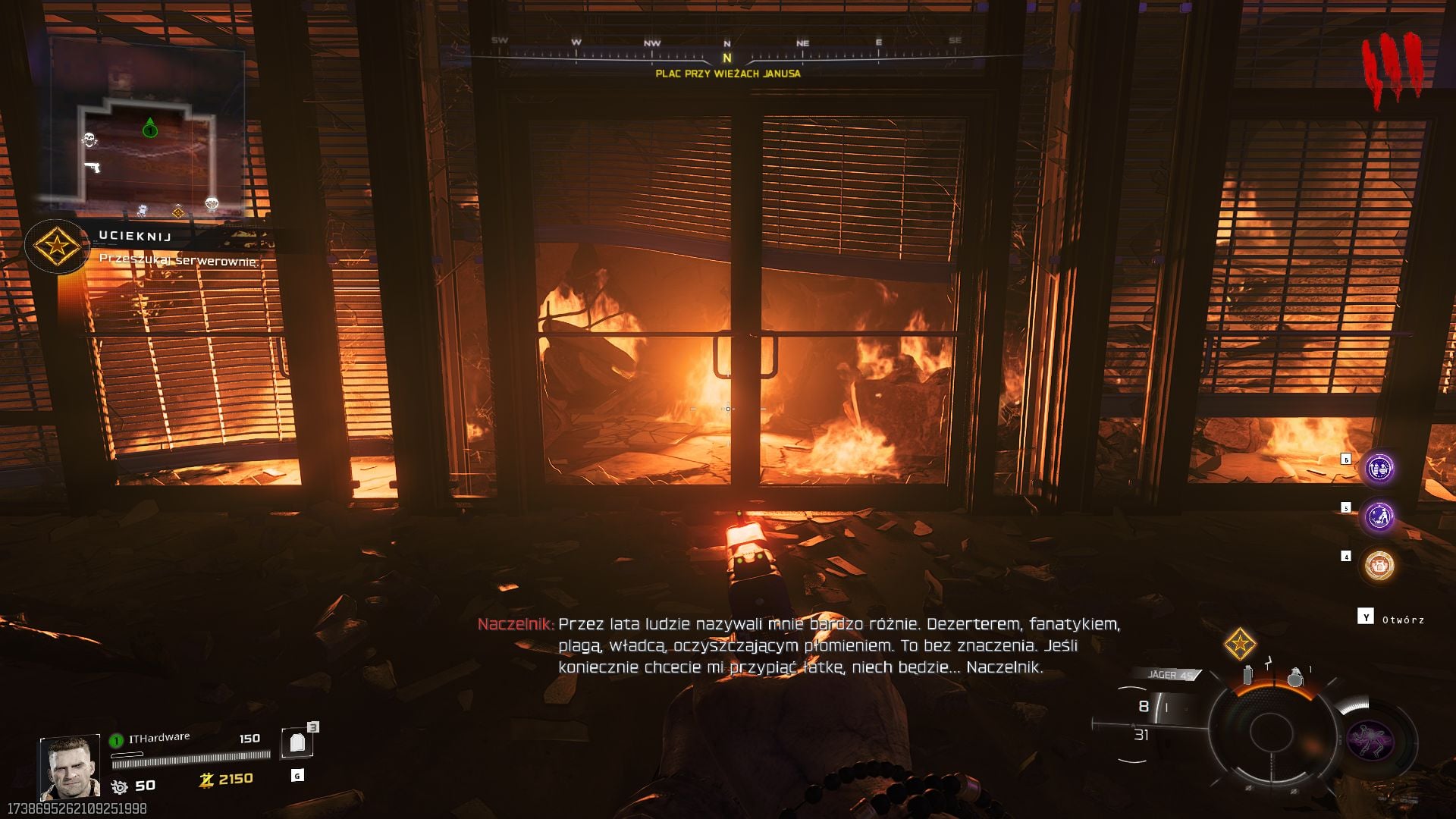
Task: Select the frag grenade icon
Action: click(x=1295, y=676)
